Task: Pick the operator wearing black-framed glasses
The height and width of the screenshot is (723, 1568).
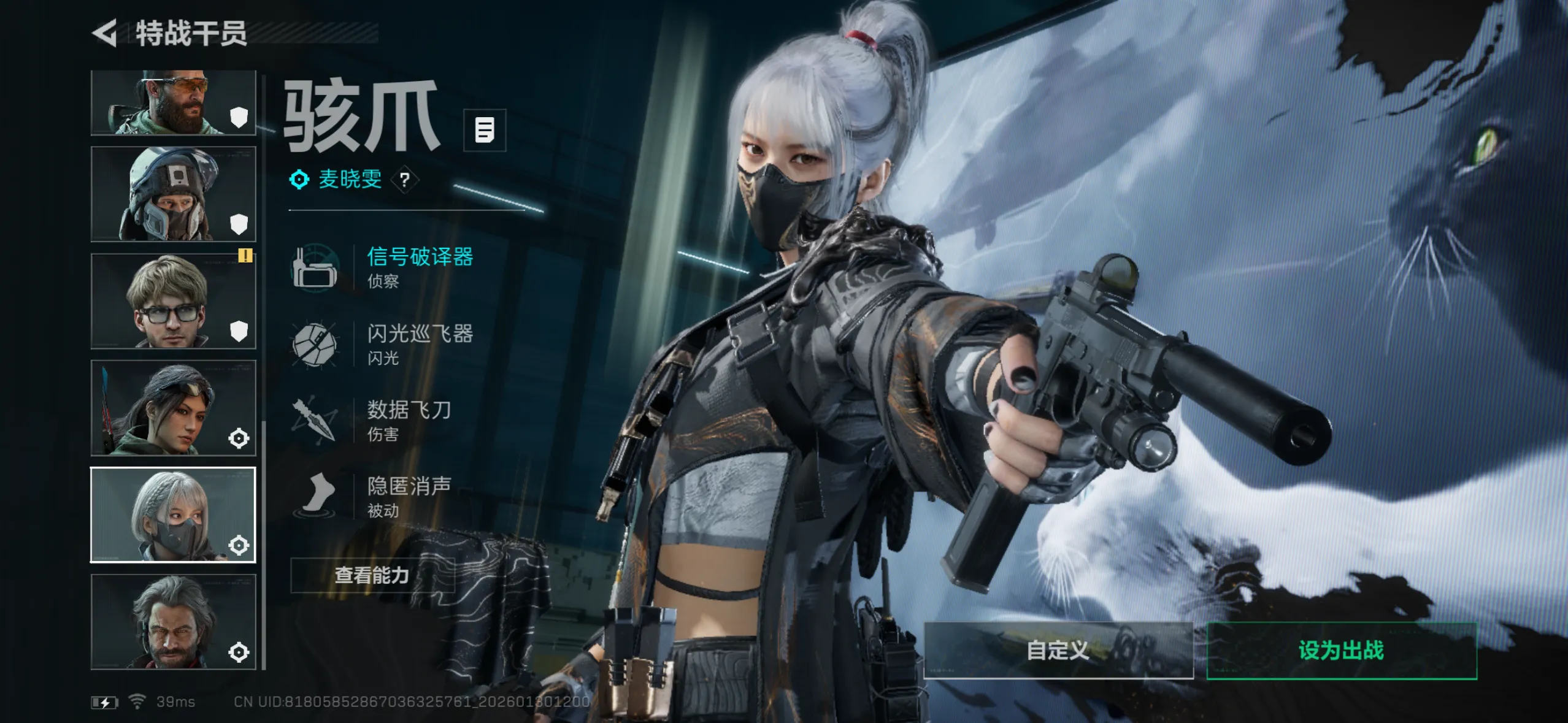Action: (173, 301)
